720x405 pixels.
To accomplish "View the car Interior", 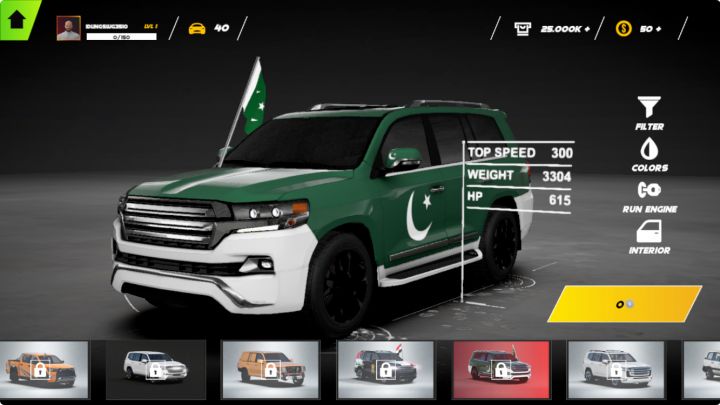I will coord(649,233).
